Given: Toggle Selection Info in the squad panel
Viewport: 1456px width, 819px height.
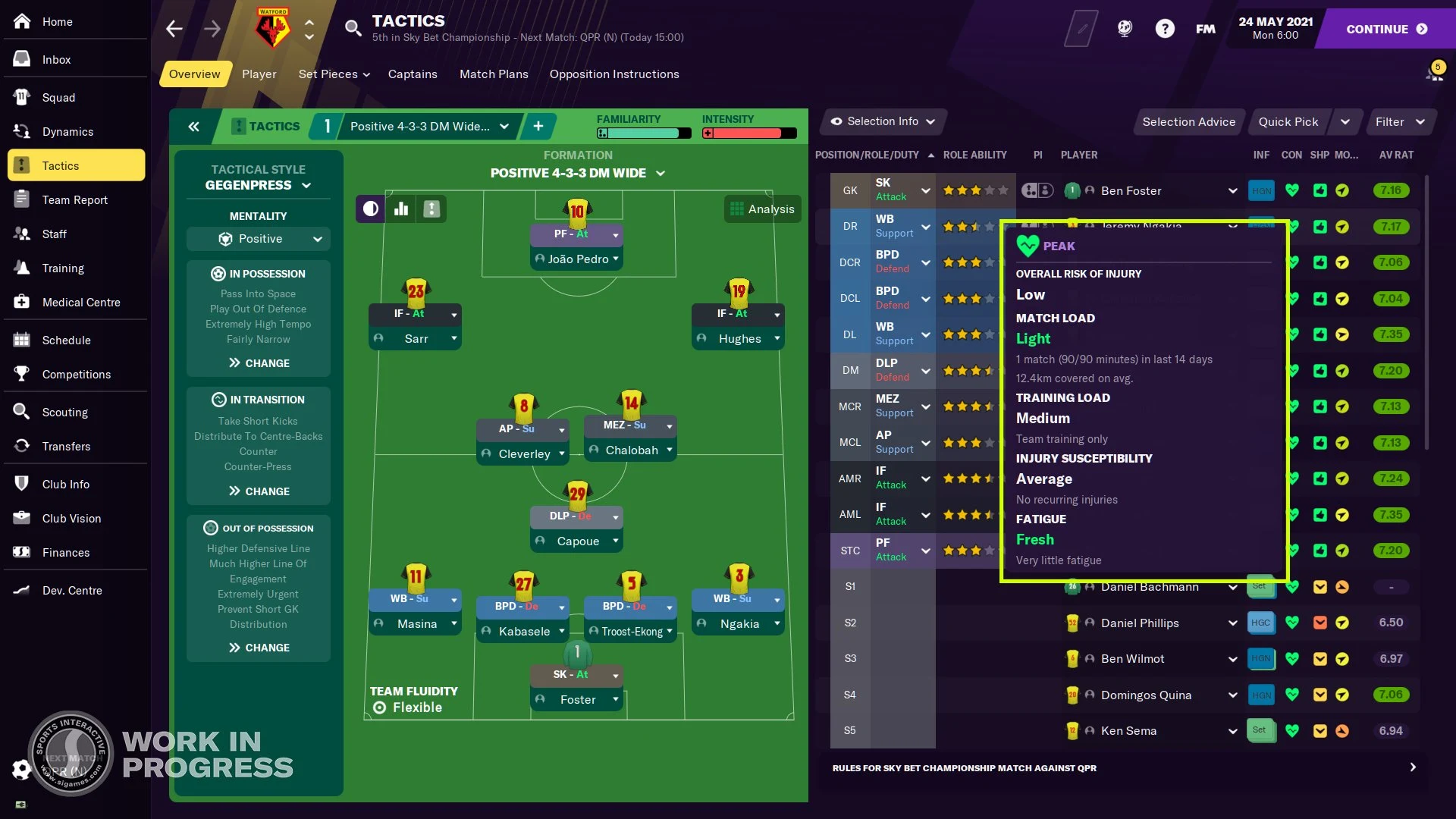Looking at the screenshot, I should point(882,121).
